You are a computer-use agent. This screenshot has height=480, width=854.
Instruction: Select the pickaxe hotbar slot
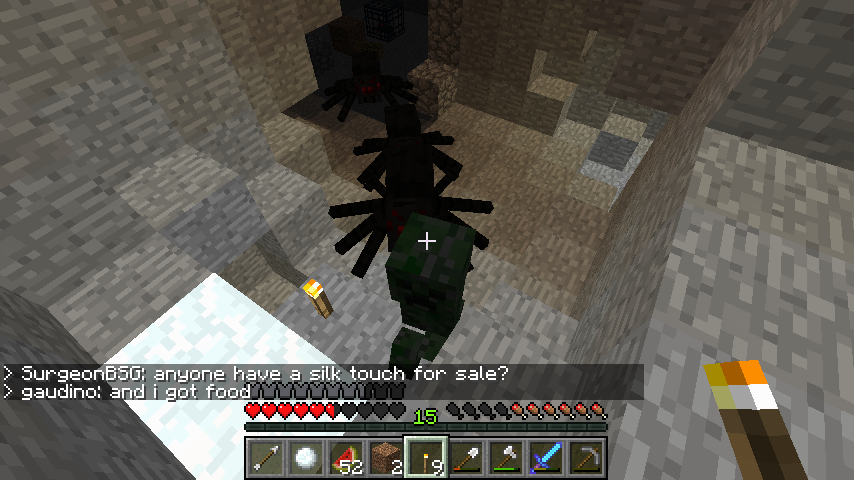[586, 459]
